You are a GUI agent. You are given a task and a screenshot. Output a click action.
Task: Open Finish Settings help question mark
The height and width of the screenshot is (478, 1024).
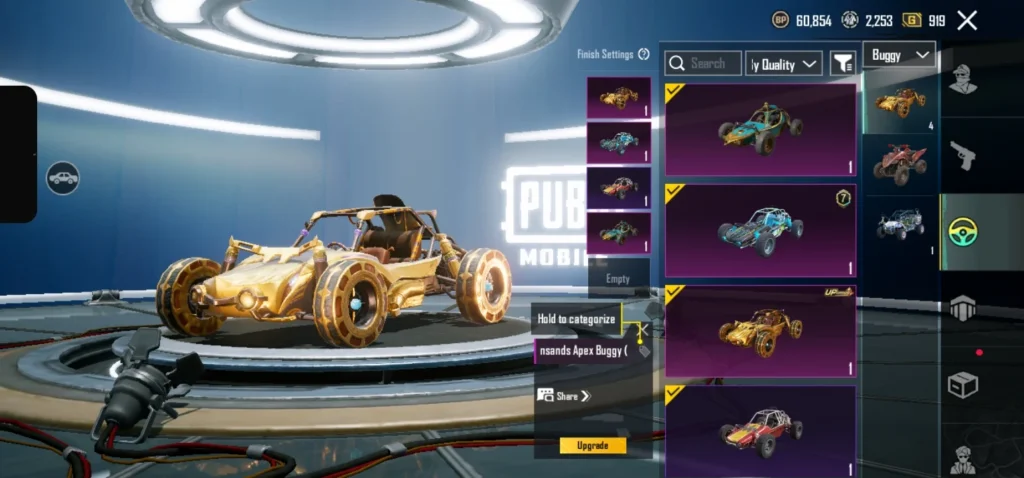(x=644, y=54)
